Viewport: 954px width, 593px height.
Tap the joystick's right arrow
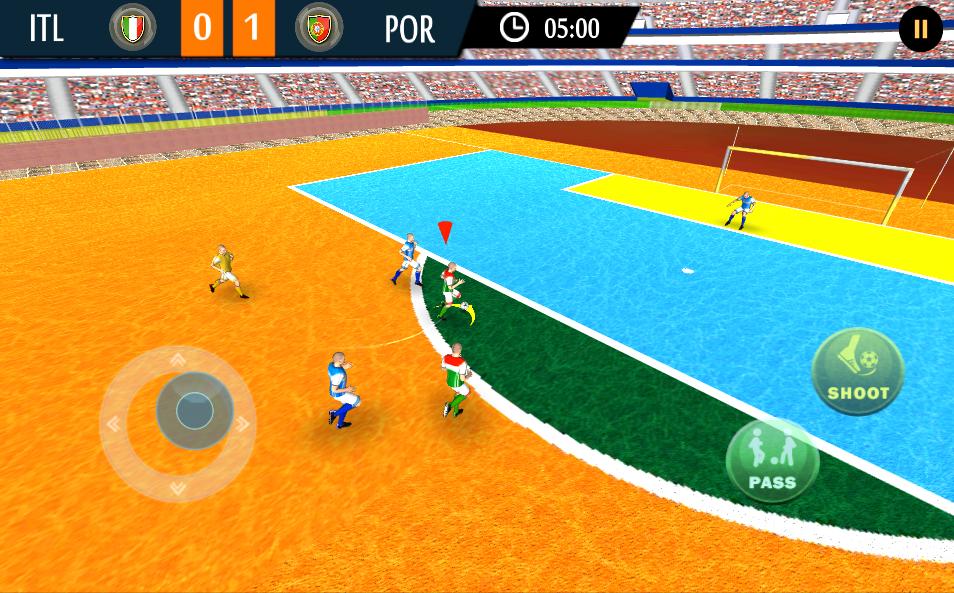(x=241, y=423)
